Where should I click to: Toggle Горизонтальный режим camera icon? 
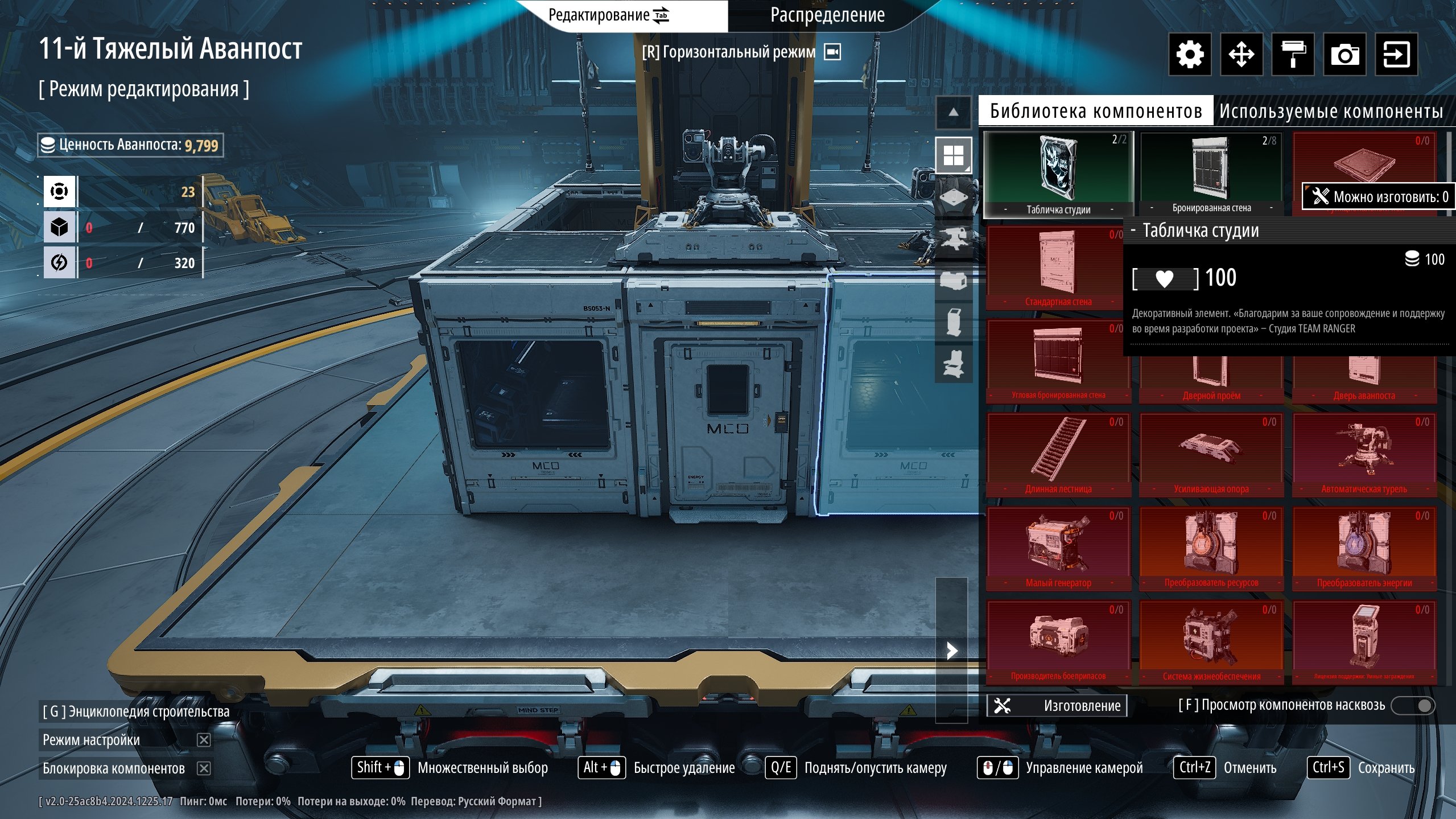coord(832,52)
